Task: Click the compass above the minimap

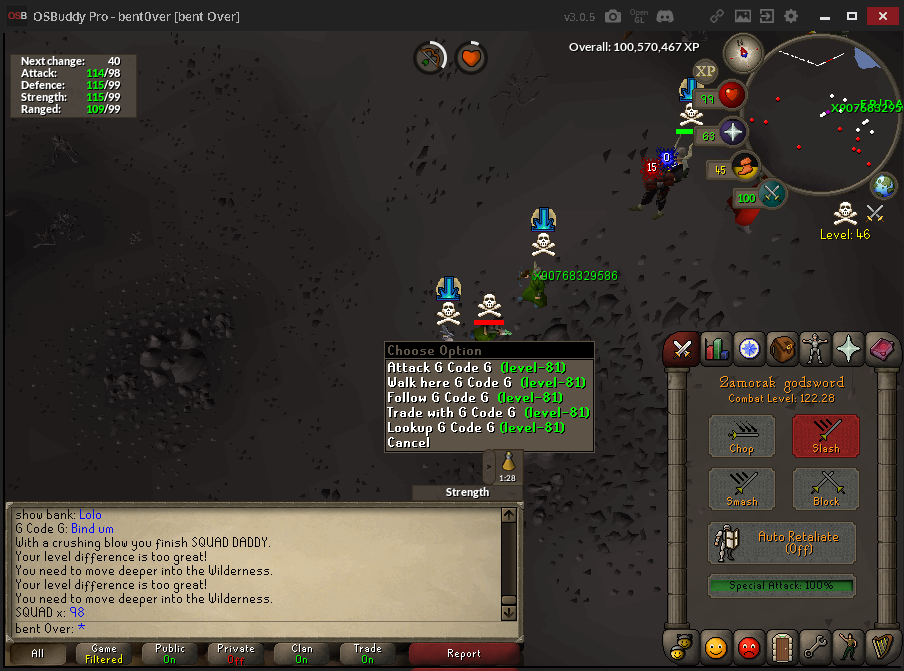Action: (743, 50)
